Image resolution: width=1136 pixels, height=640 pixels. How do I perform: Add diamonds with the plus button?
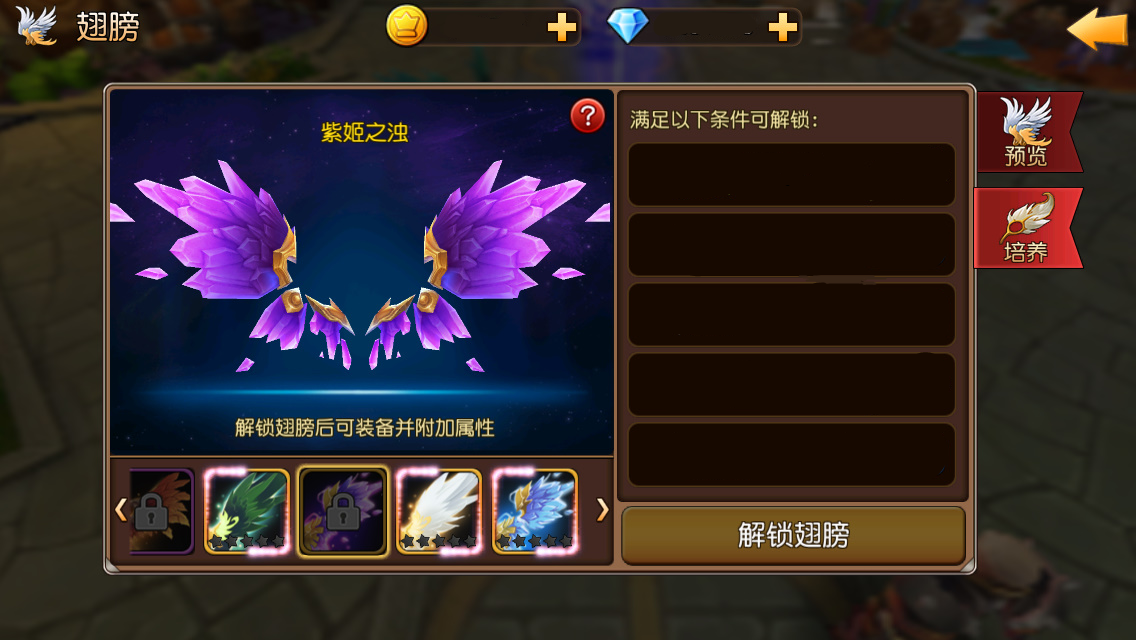click(x=782, y=29)
